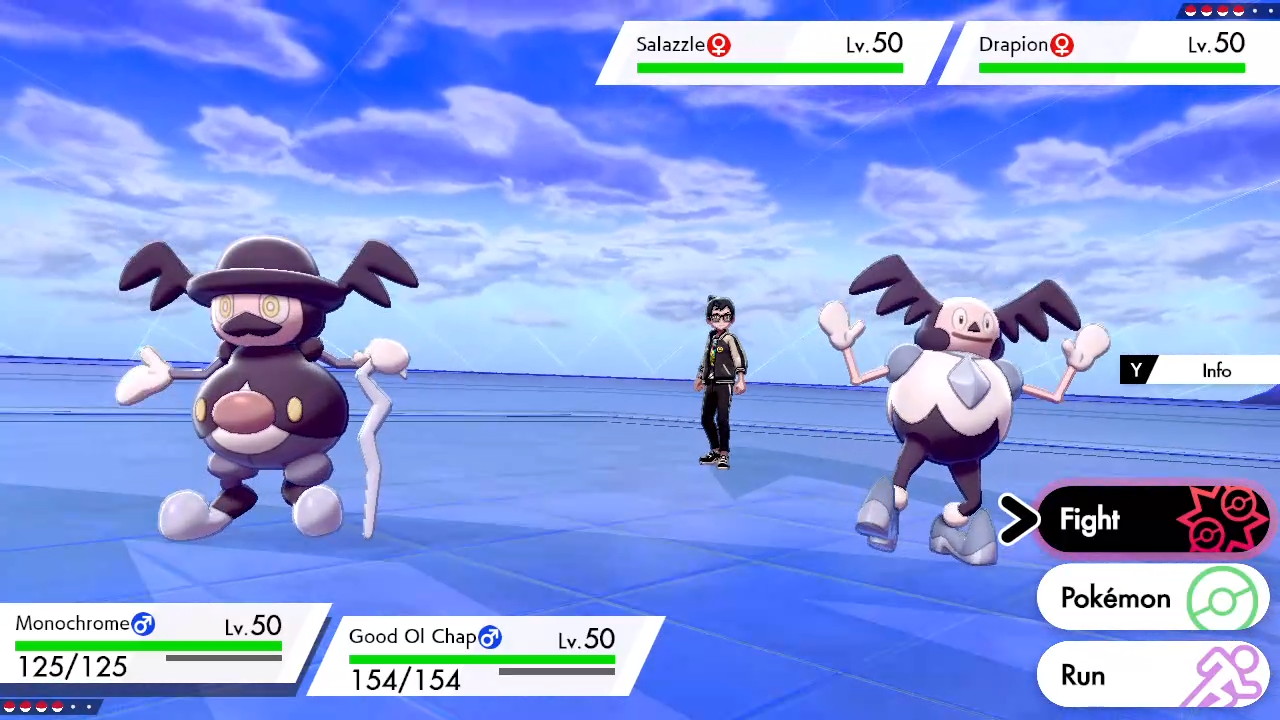The width and height of the screenshot is (1280, 720).
Task: Choose Fight from the battle menu
Action: pos(1090,519)
